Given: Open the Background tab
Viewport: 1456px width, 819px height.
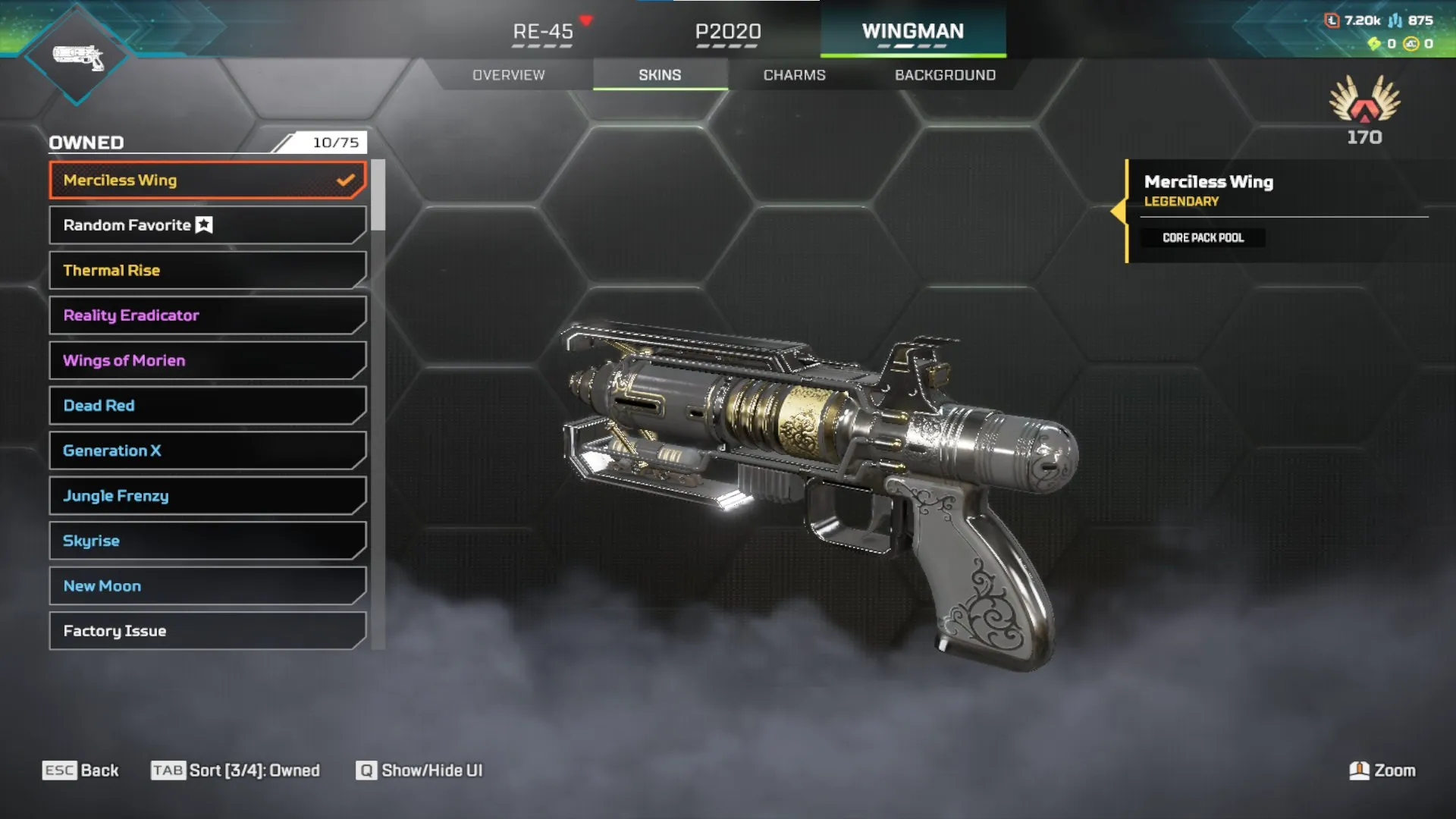Looking at the screenshot, I should coord(945,75).
